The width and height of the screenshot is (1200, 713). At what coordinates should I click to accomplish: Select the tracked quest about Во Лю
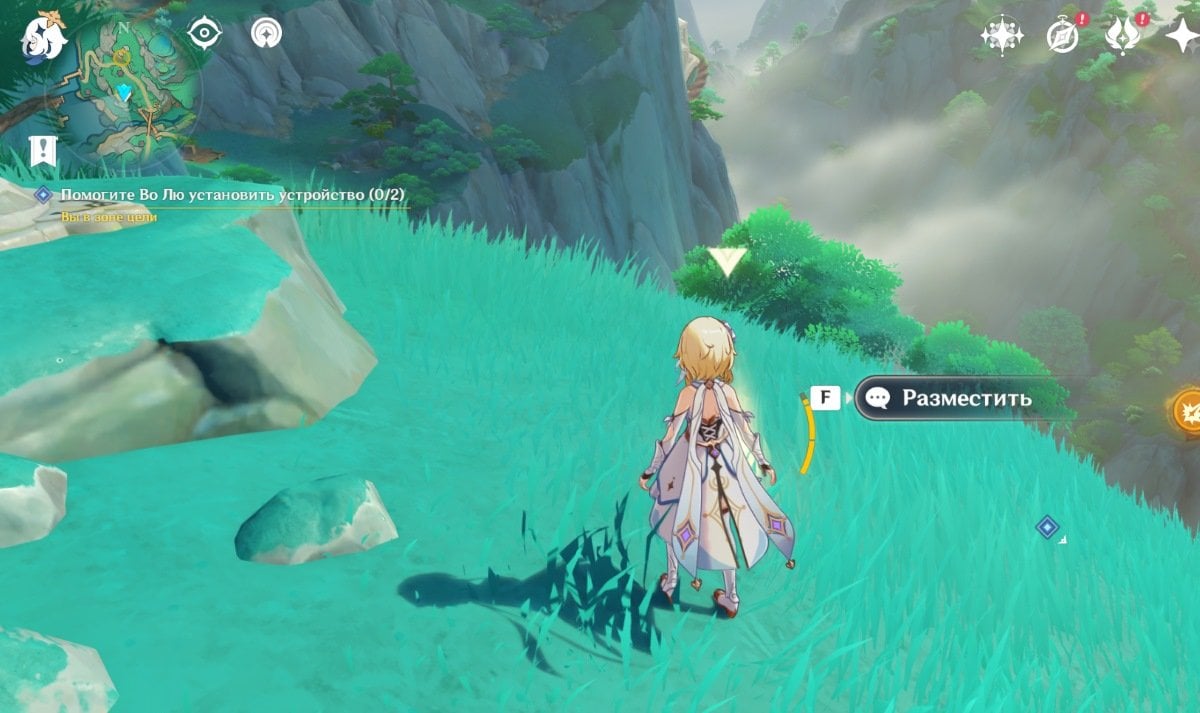pos(232,194)
